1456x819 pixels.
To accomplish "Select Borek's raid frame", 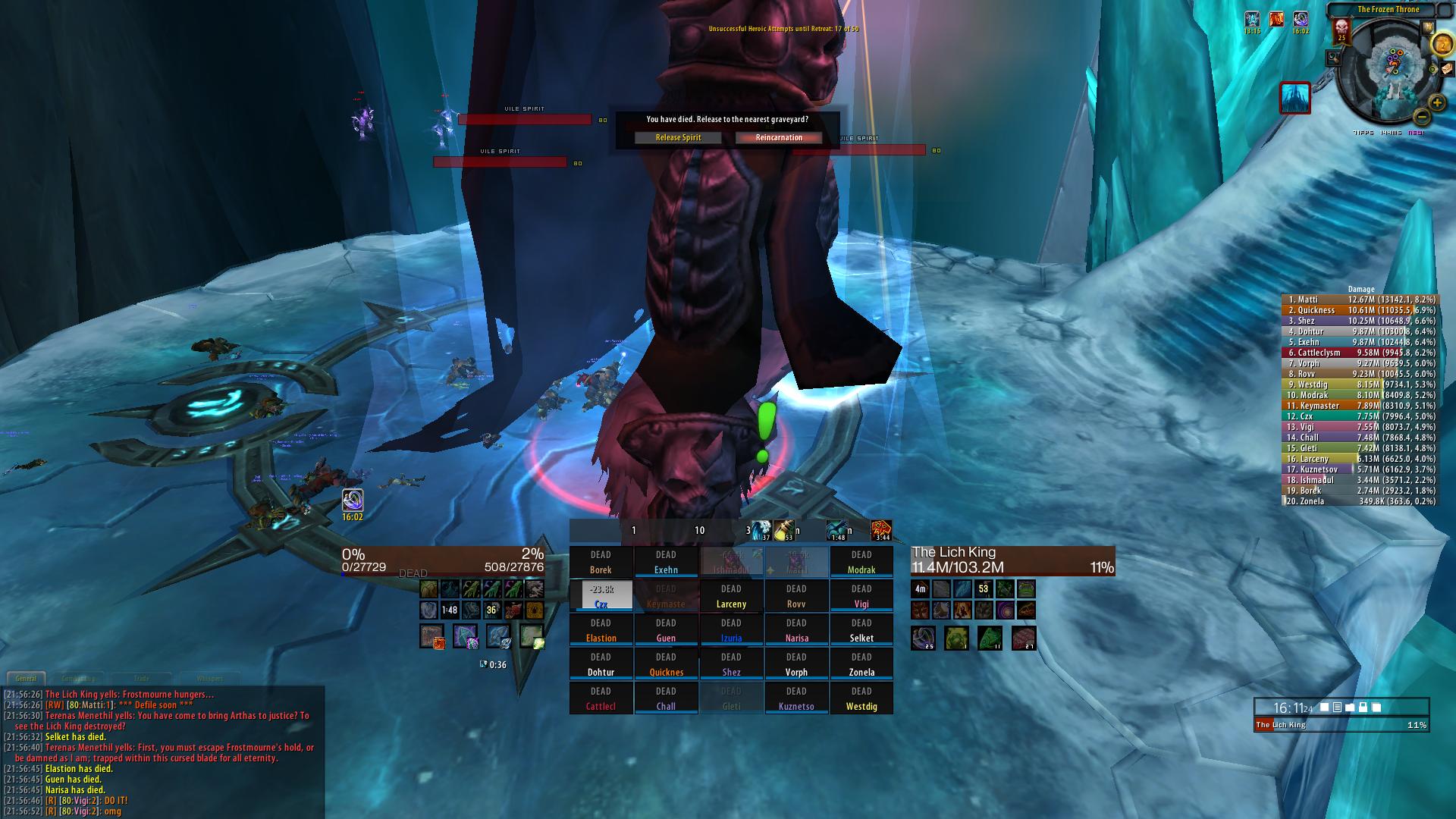I will 601,562.
